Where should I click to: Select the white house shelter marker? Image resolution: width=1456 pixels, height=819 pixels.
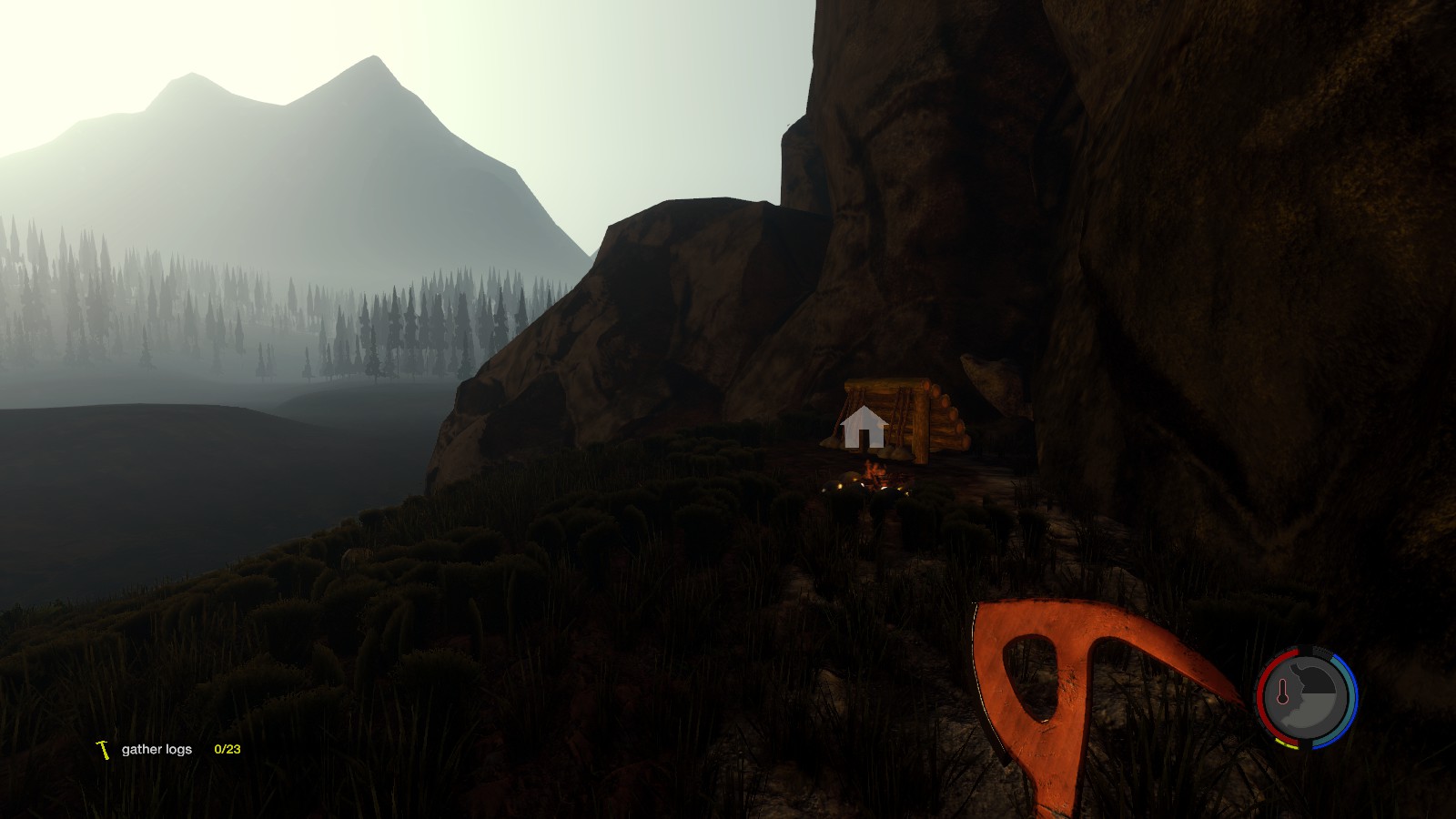point(864,428)
